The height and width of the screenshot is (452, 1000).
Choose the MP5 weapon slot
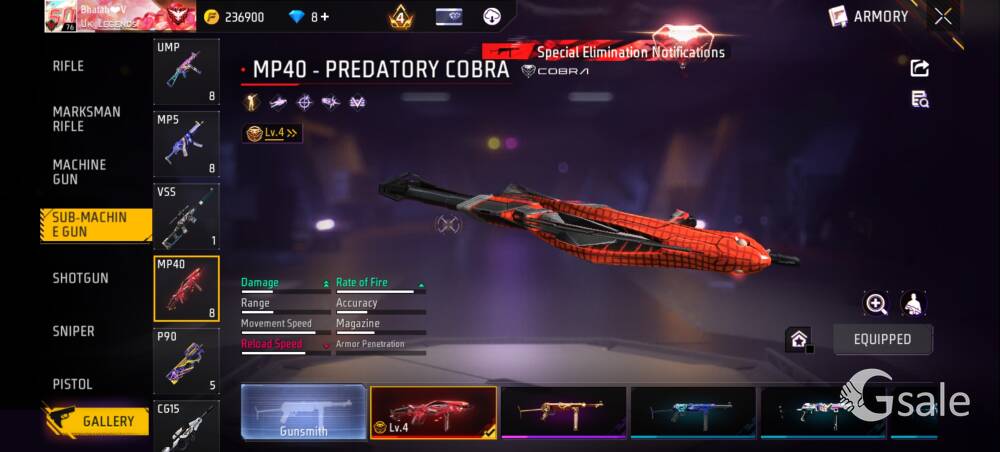186,144
